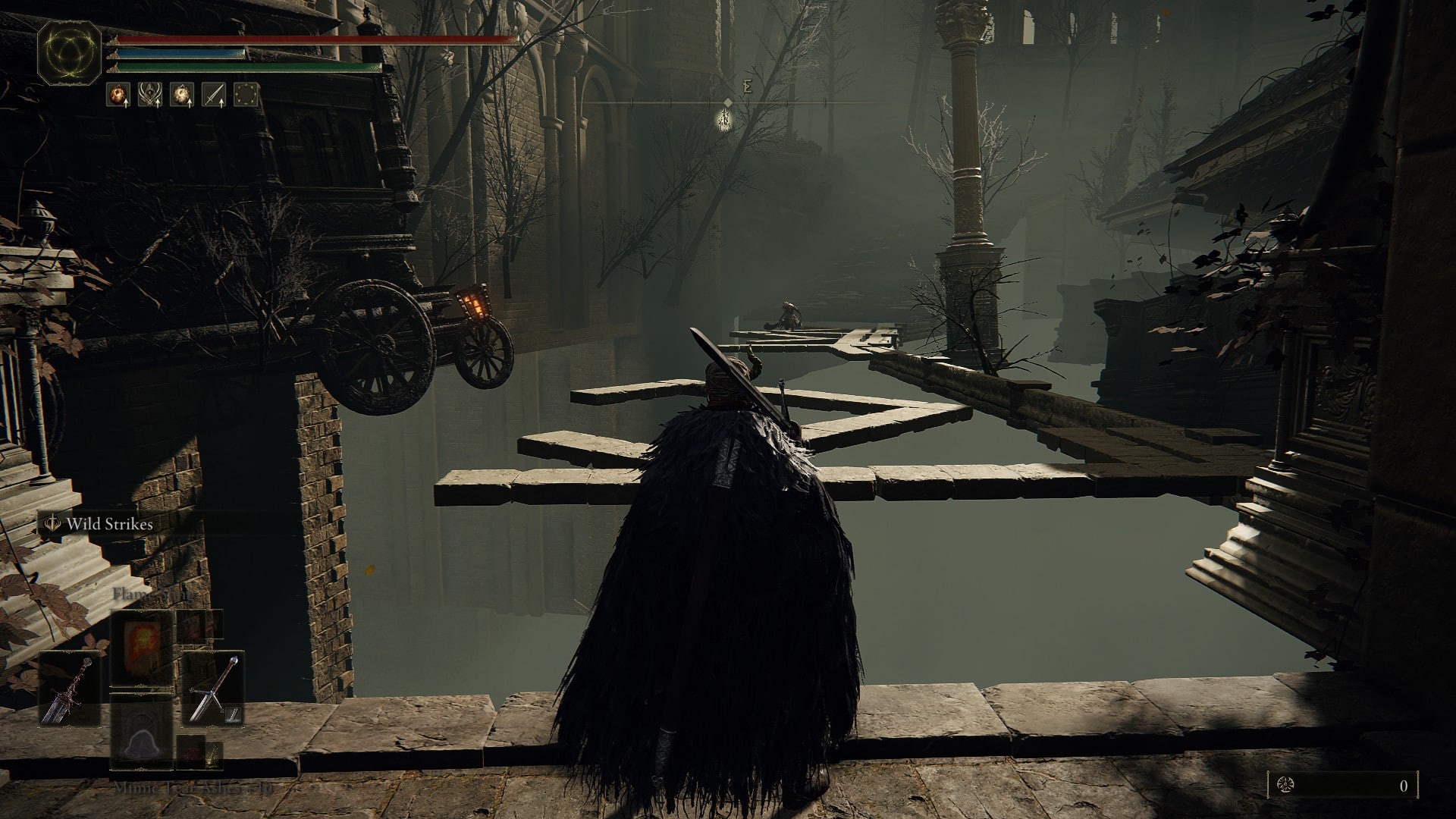
Task: Click the first fiery buff effect icon
Action: pyautogui.click(x=118, y=95)
